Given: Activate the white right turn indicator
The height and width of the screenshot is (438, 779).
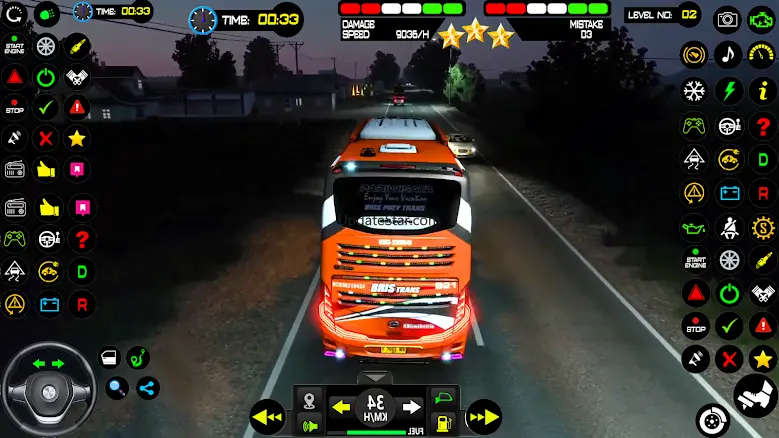Looking at the screenshot, I should (411, 407).
